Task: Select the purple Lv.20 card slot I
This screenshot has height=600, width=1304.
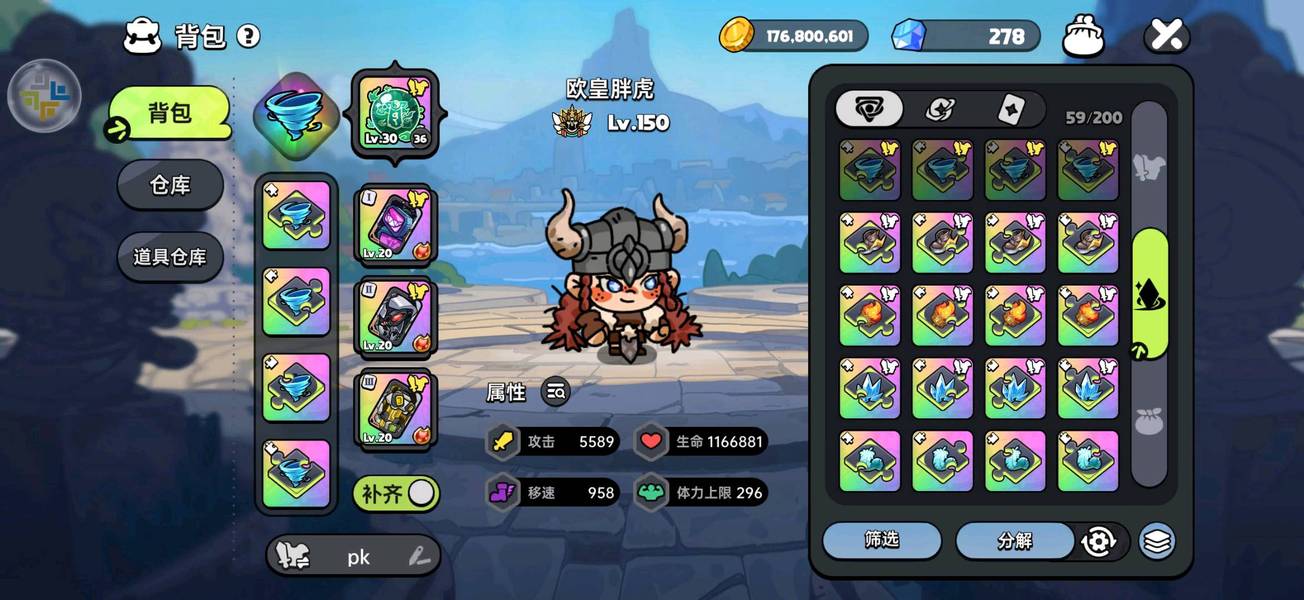Action: click(x=394, y=226)
